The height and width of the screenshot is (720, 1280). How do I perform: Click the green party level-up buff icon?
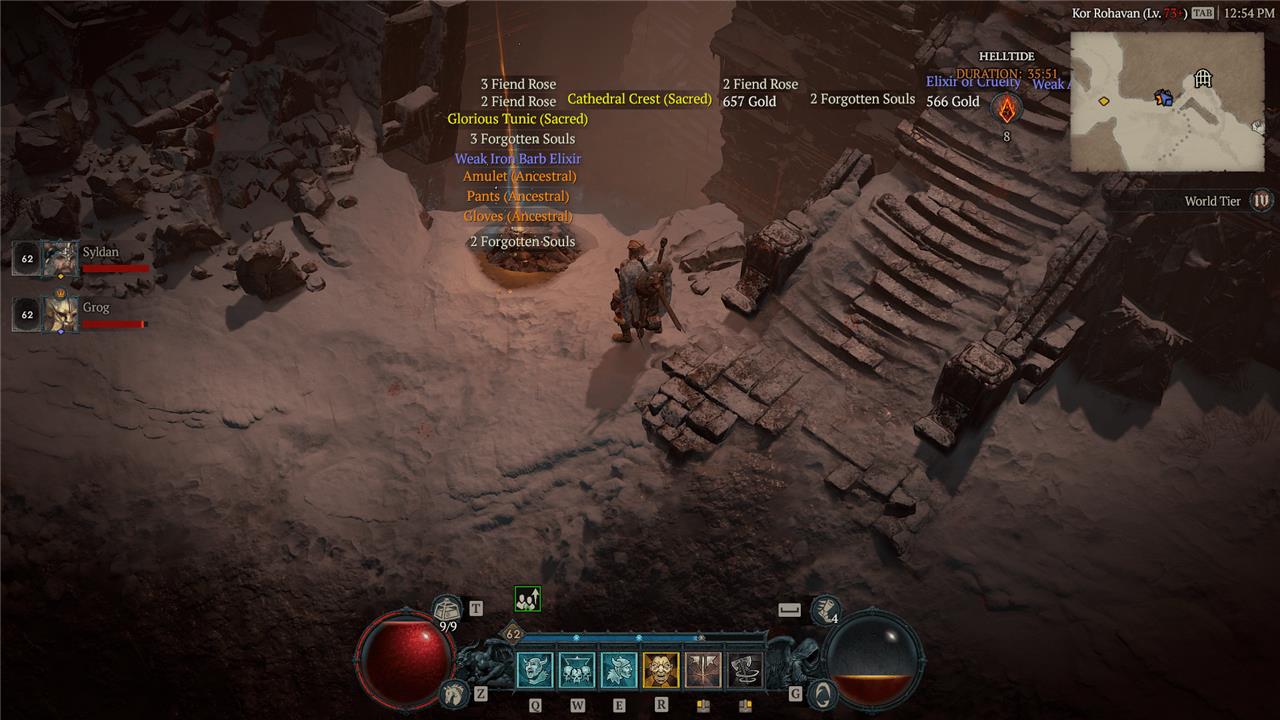point(527,599)
